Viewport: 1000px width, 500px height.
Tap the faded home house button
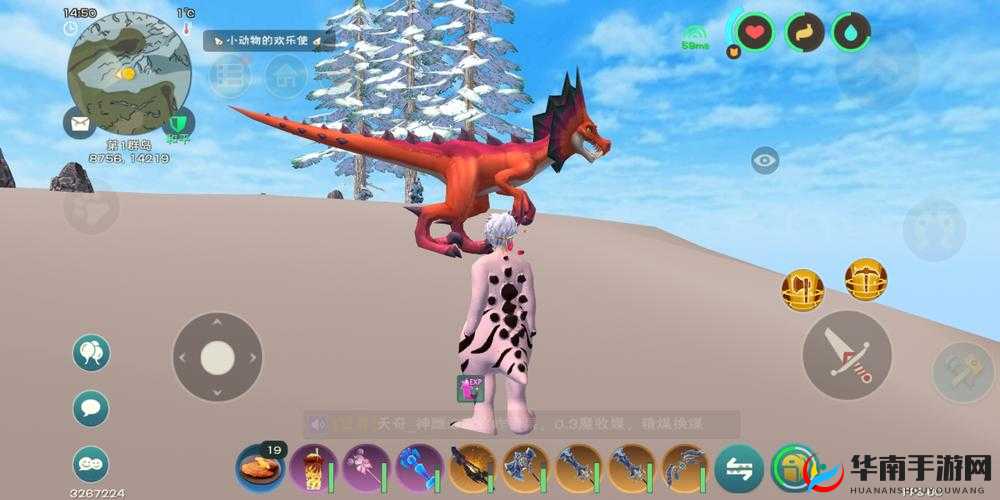pyautogui.click(x=286, y=76)
